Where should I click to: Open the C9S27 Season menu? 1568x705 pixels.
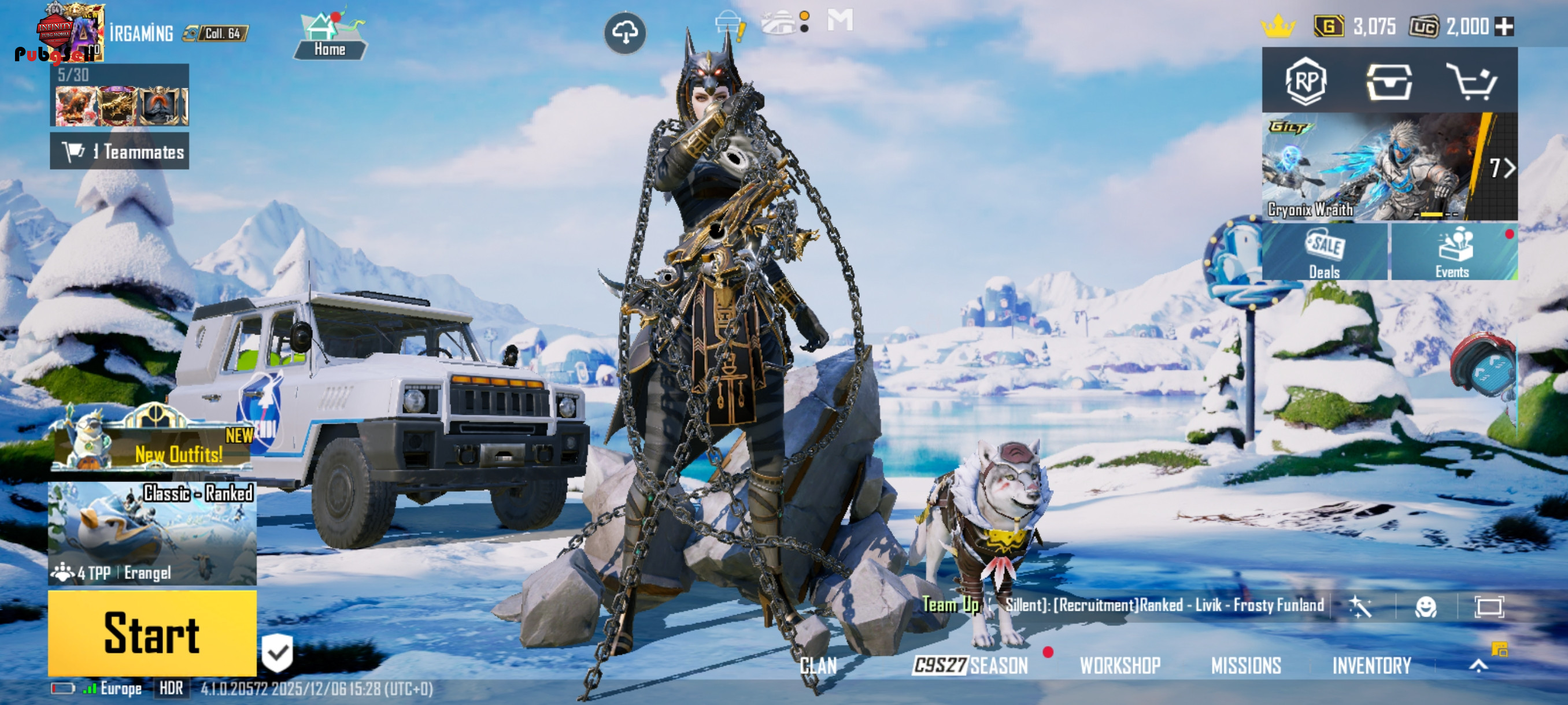[x=970, y=666]
